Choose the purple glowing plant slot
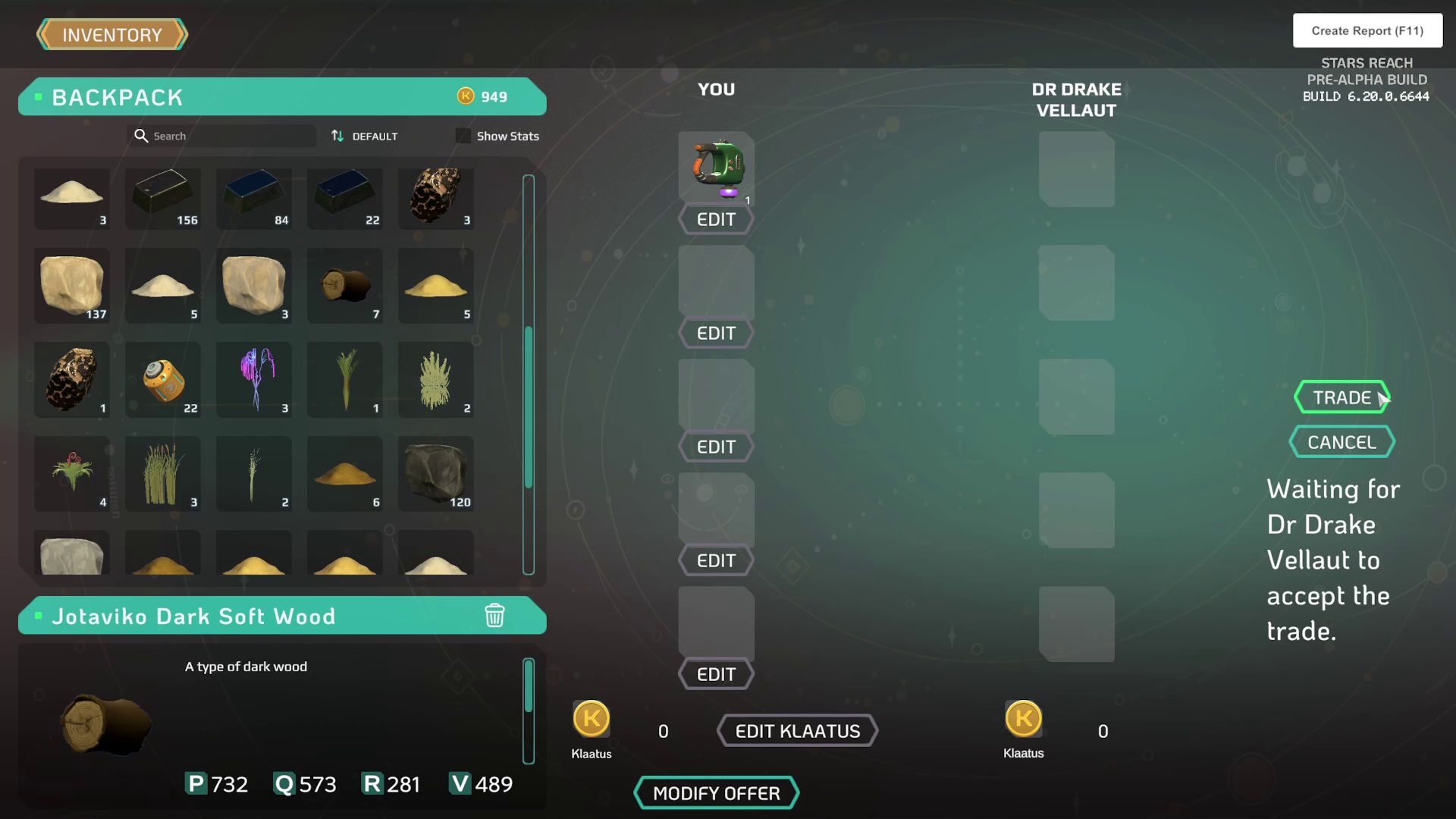 [254, 380]
